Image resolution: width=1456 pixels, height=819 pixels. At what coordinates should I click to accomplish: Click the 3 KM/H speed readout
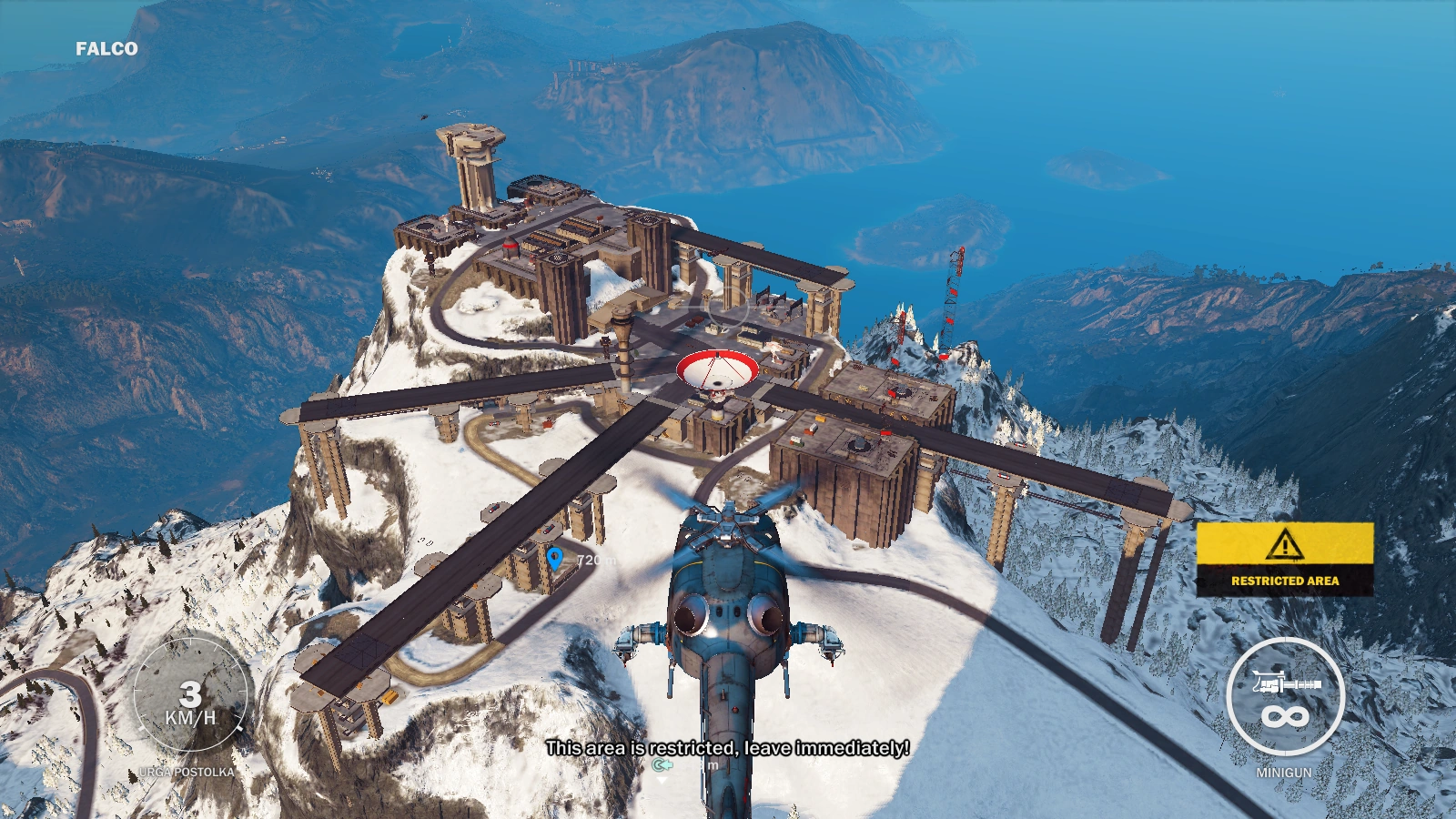point(192,705)
